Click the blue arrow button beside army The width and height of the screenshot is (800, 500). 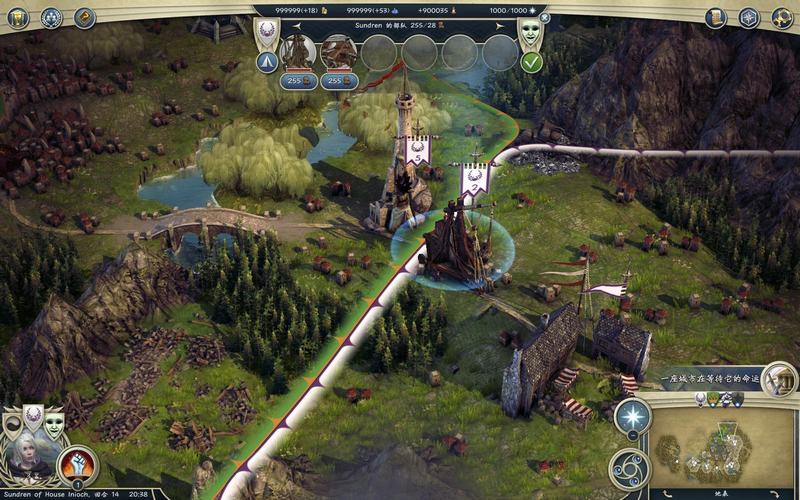point(267,62)
